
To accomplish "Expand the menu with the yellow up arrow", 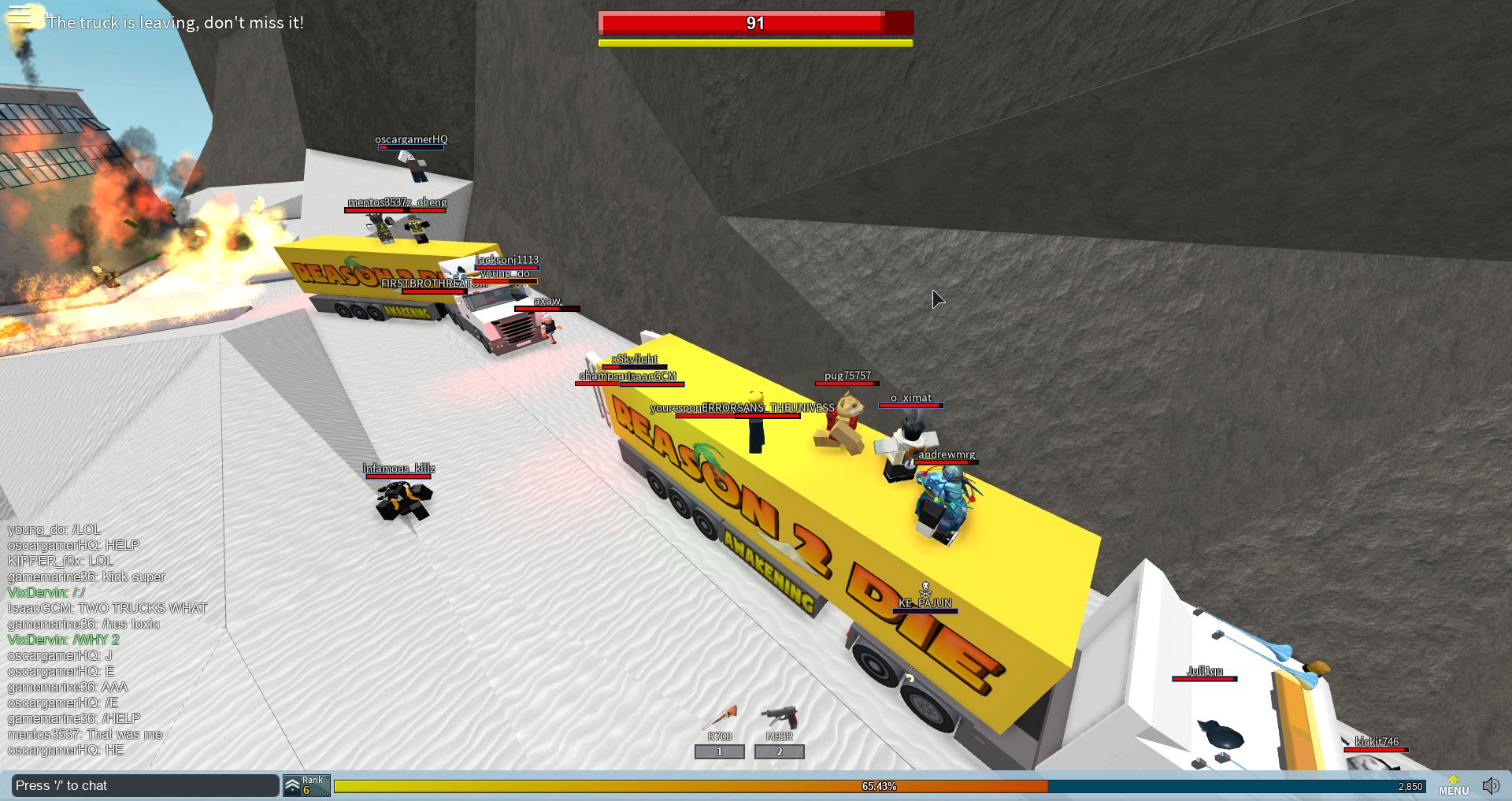I will pyautogui.click(x=1453, y=777).
